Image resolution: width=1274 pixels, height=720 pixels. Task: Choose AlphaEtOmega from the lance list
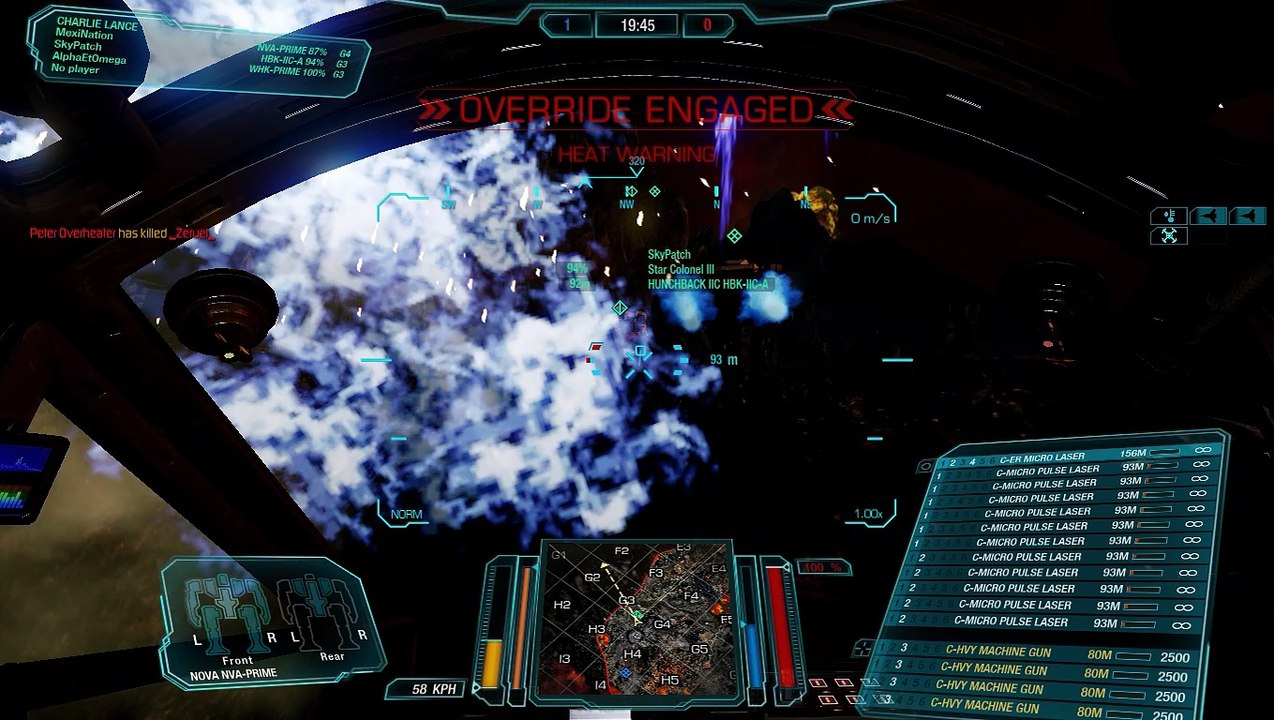(90, 59)
